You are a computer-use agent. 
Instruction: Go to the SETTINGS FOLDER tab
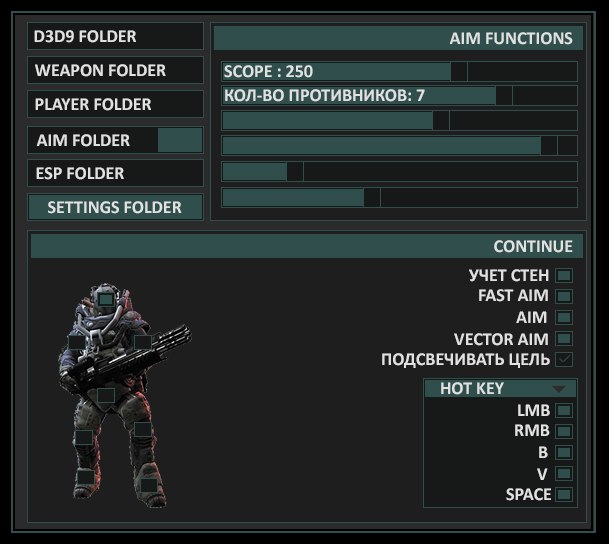pyautogui.click(x=115, y=207)
